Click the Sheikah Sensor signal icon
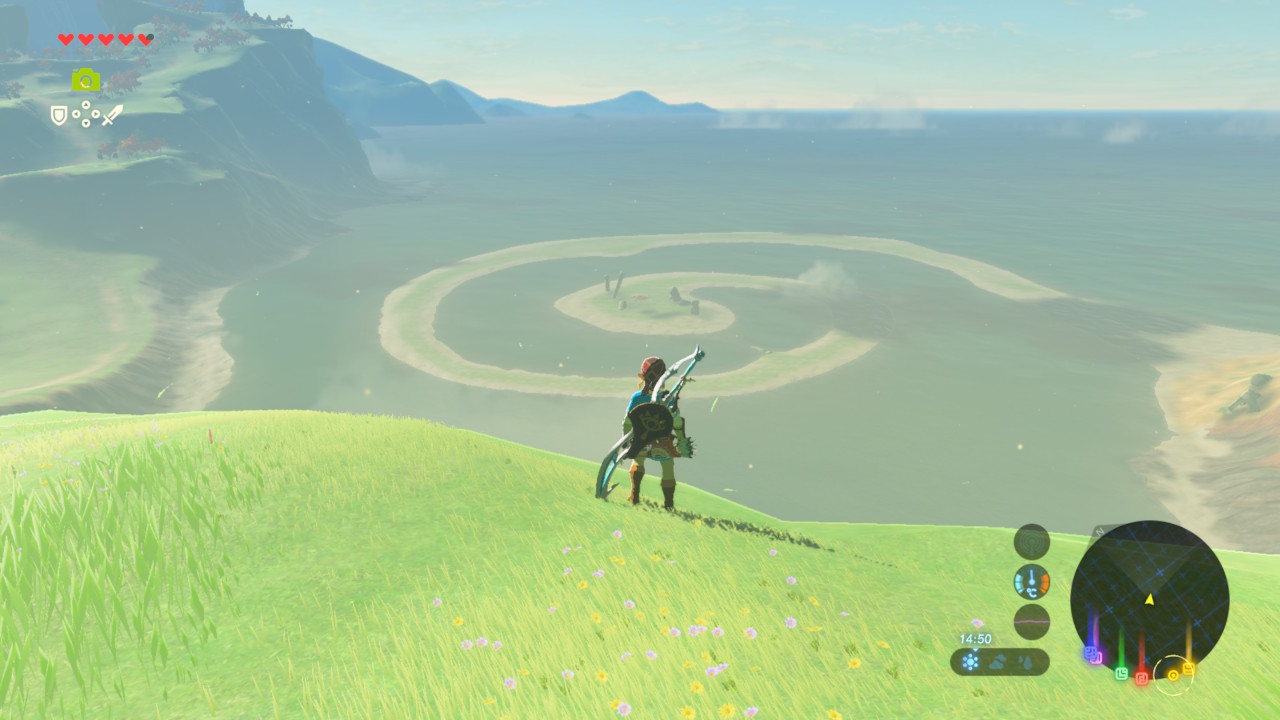The image size is (1280, 720). pos(1031,542)
